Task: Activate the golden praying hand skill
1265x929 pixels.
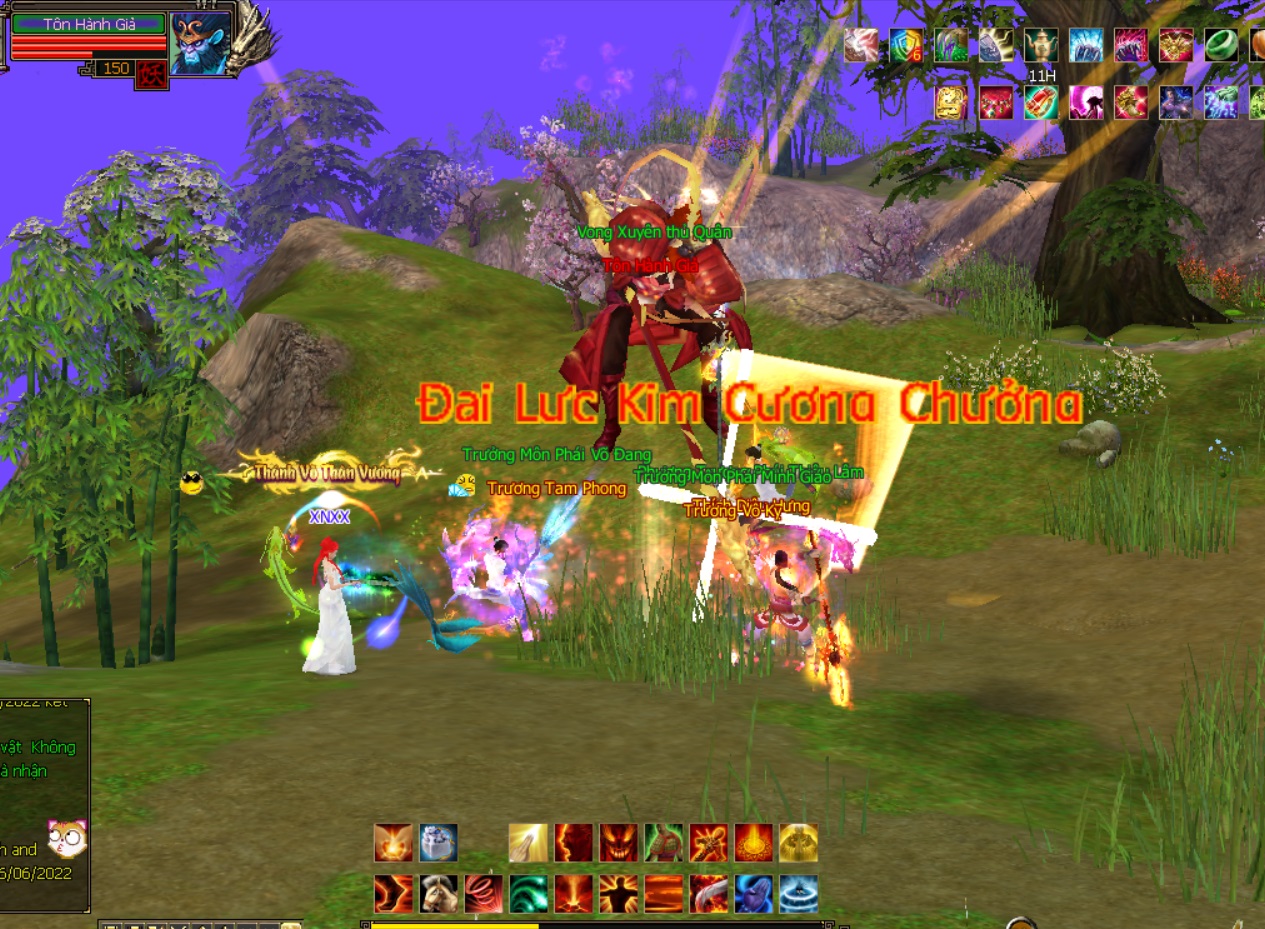Action: click(x=527, y=843)
